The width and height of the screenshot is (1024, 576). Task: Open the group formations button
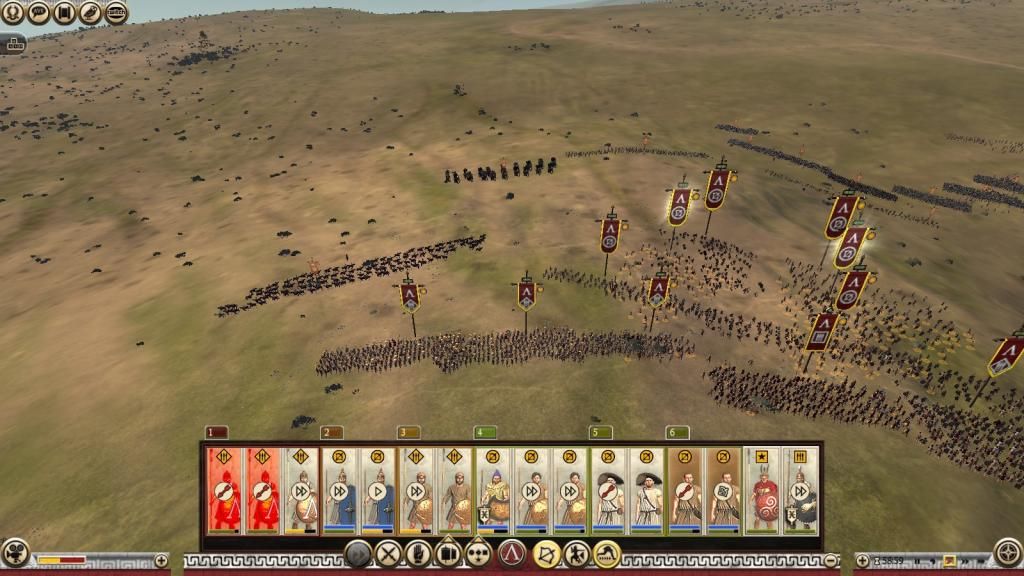[479, 553]
